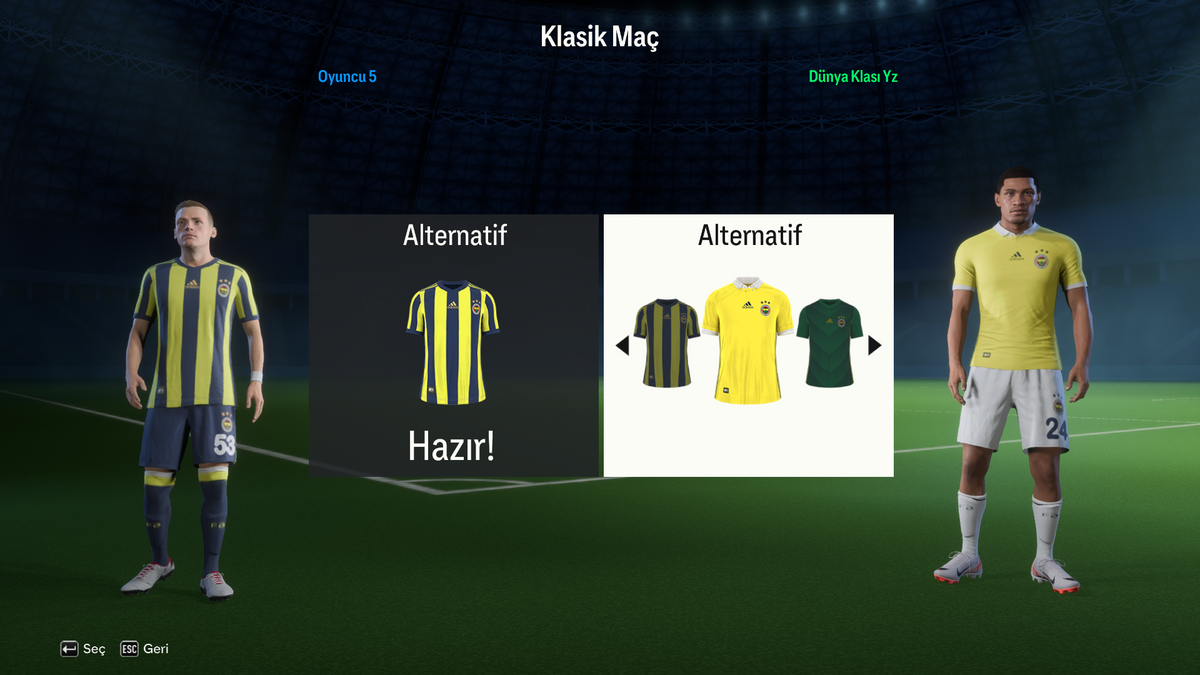
Task: Click the Seç select prompt
Action: 83,649
